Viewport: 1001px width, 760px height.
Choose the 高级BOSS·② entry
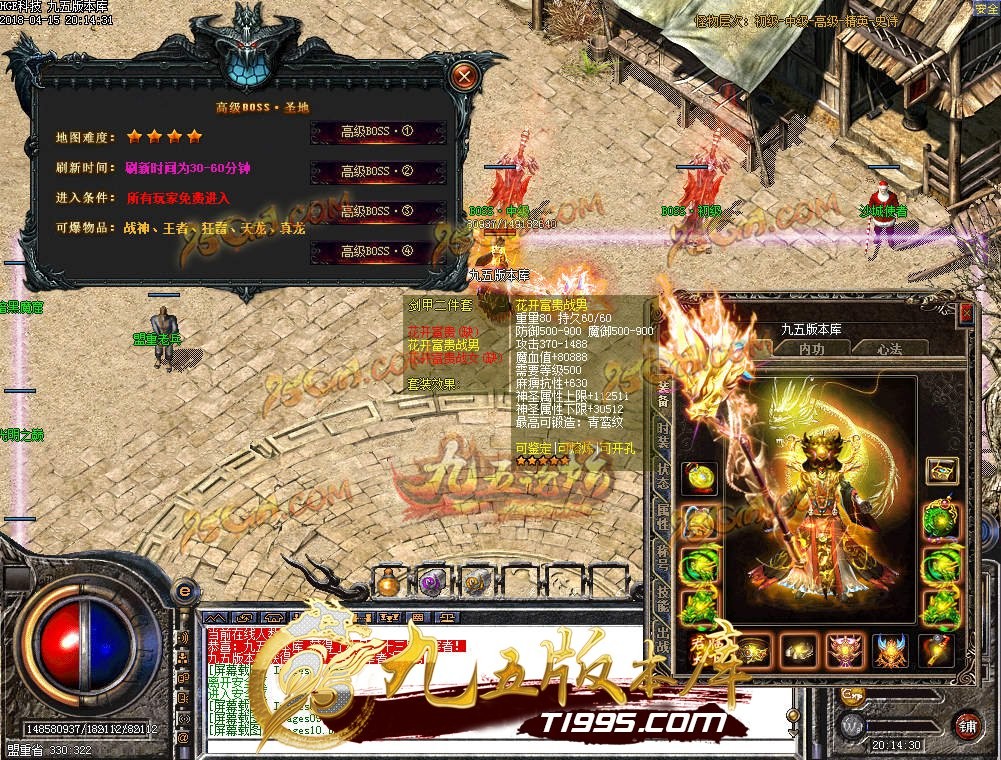pos(377,172)
